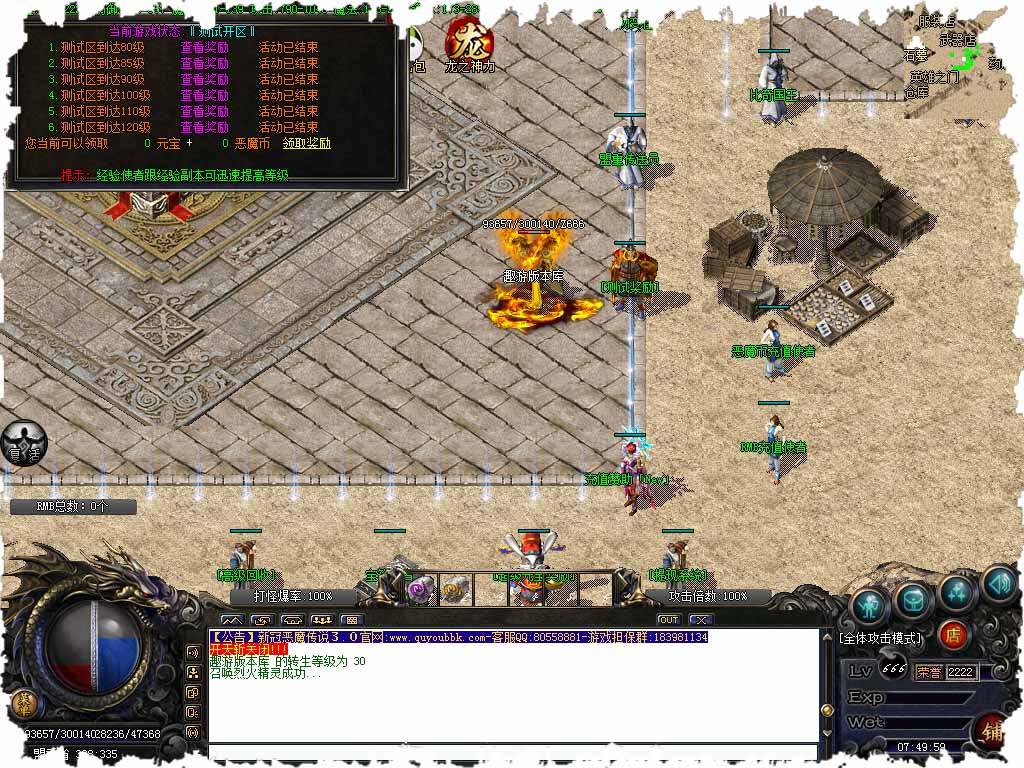
Task: Select the purple swirl item hotbar slot
Action: coord(421,590)
